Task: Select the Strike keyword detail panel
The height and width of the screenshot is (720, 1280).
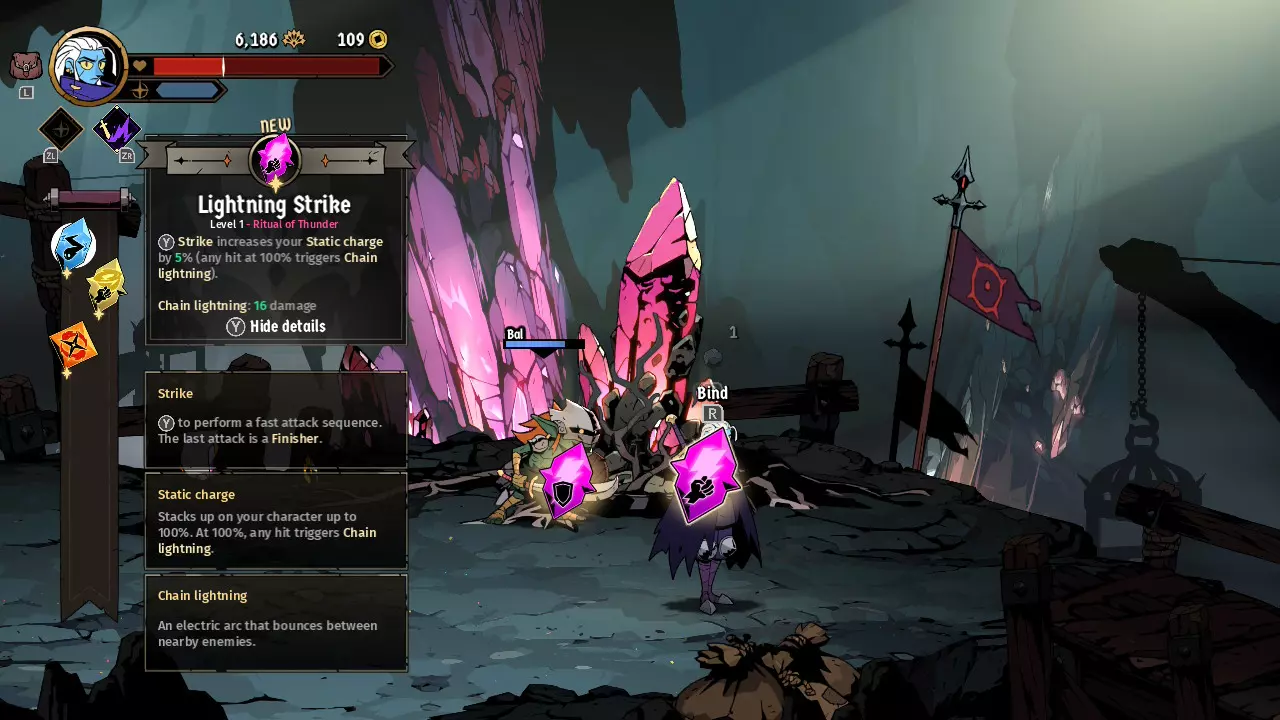Action: pyautogui.click(x=276, y=419)
